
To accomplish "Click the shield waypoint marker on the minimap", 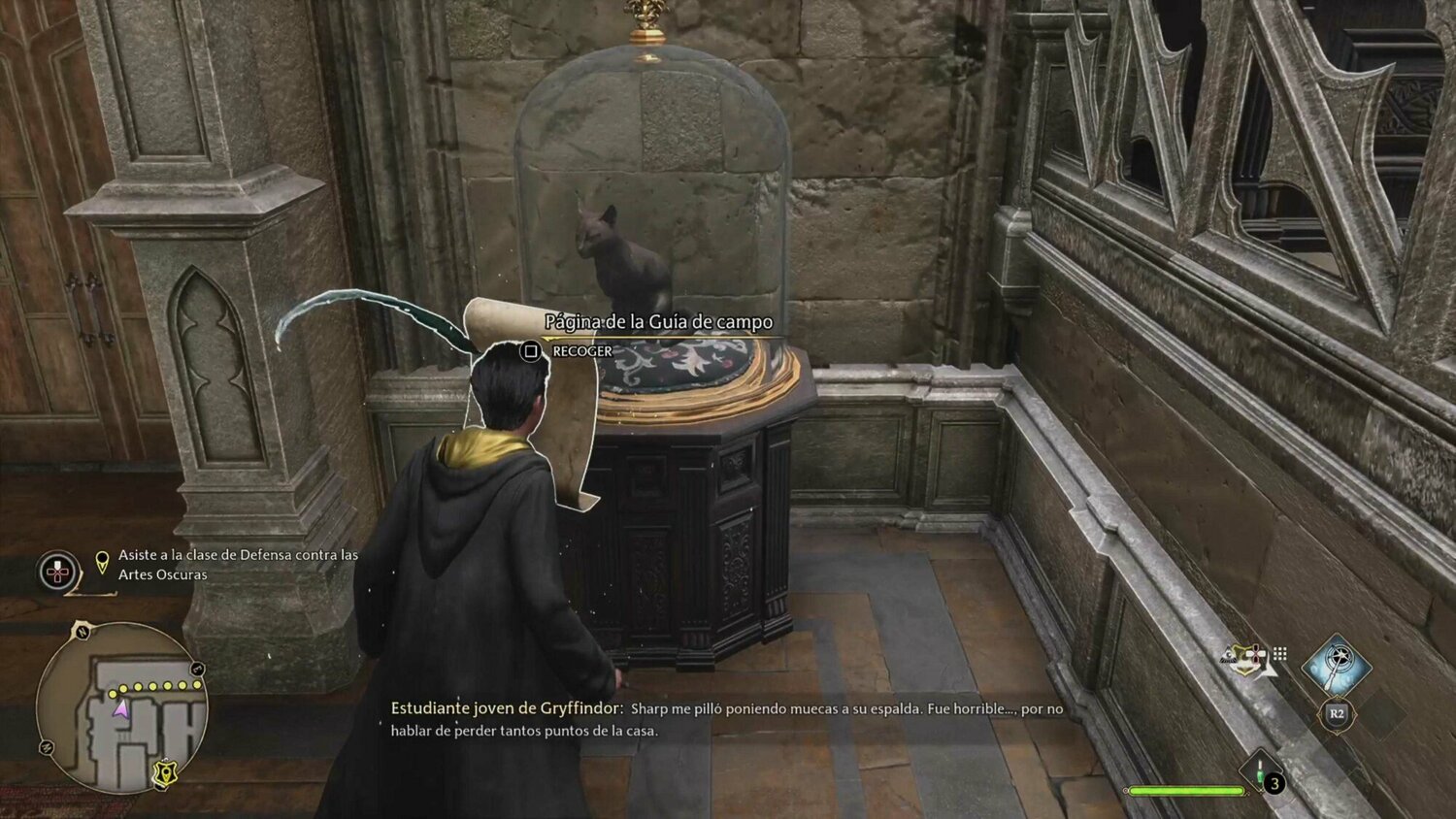I will click(164, 770).
